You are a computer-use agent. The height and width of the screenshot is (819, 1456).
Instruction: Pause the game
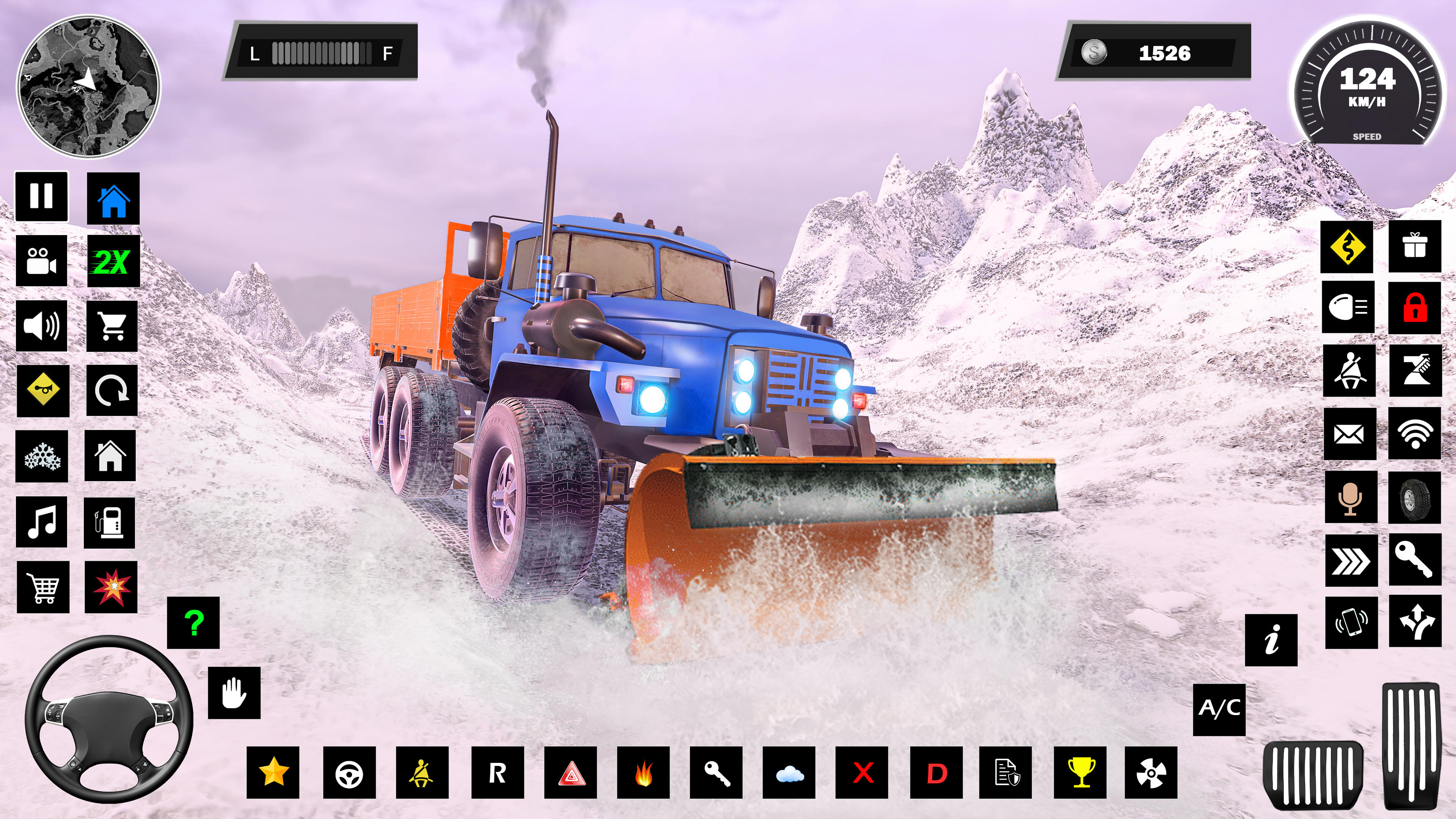click(x=41, y=196)
